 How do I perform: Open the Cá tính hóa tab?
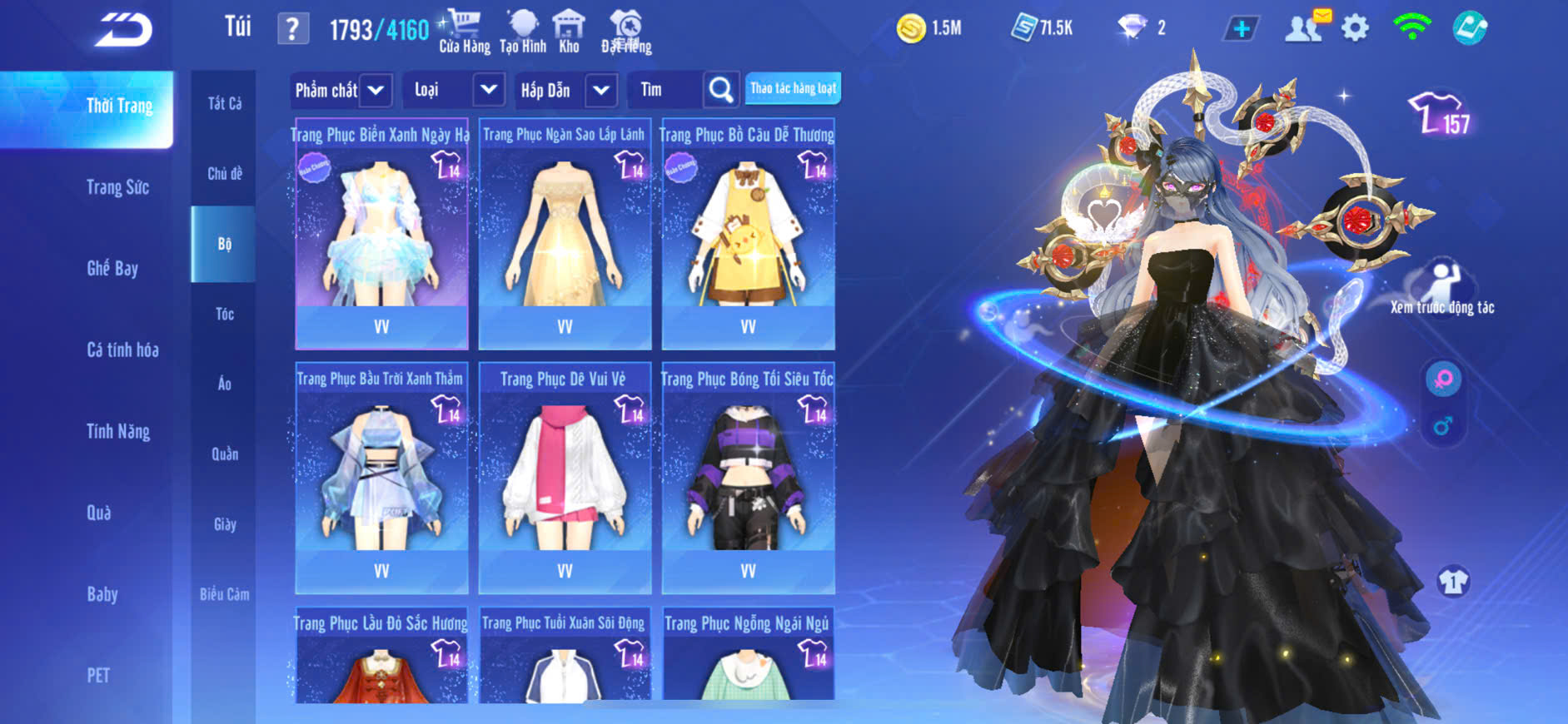tap(122, 350)
